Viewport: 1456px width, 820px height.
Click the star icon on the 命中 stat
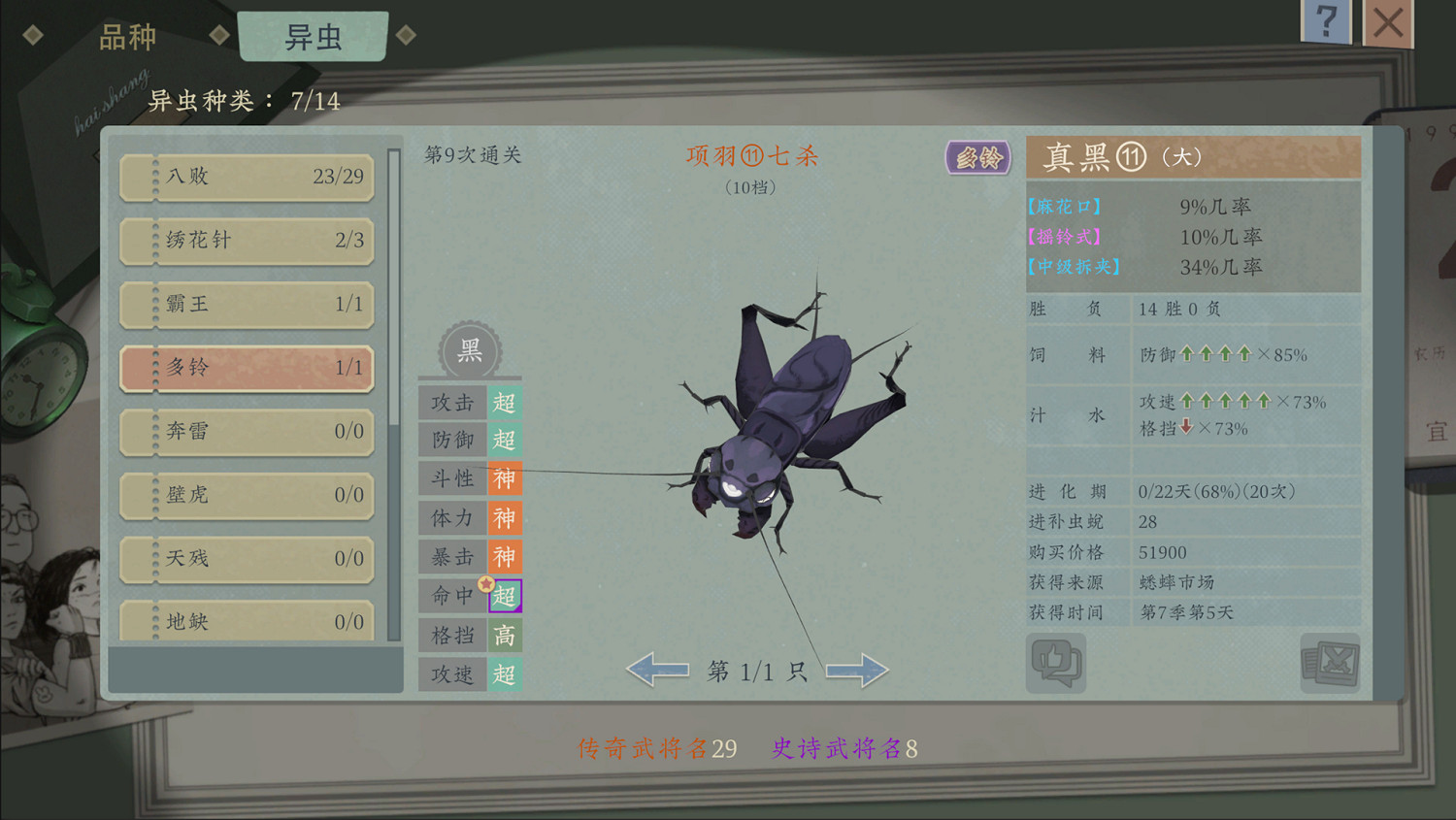tap(483, 582)
